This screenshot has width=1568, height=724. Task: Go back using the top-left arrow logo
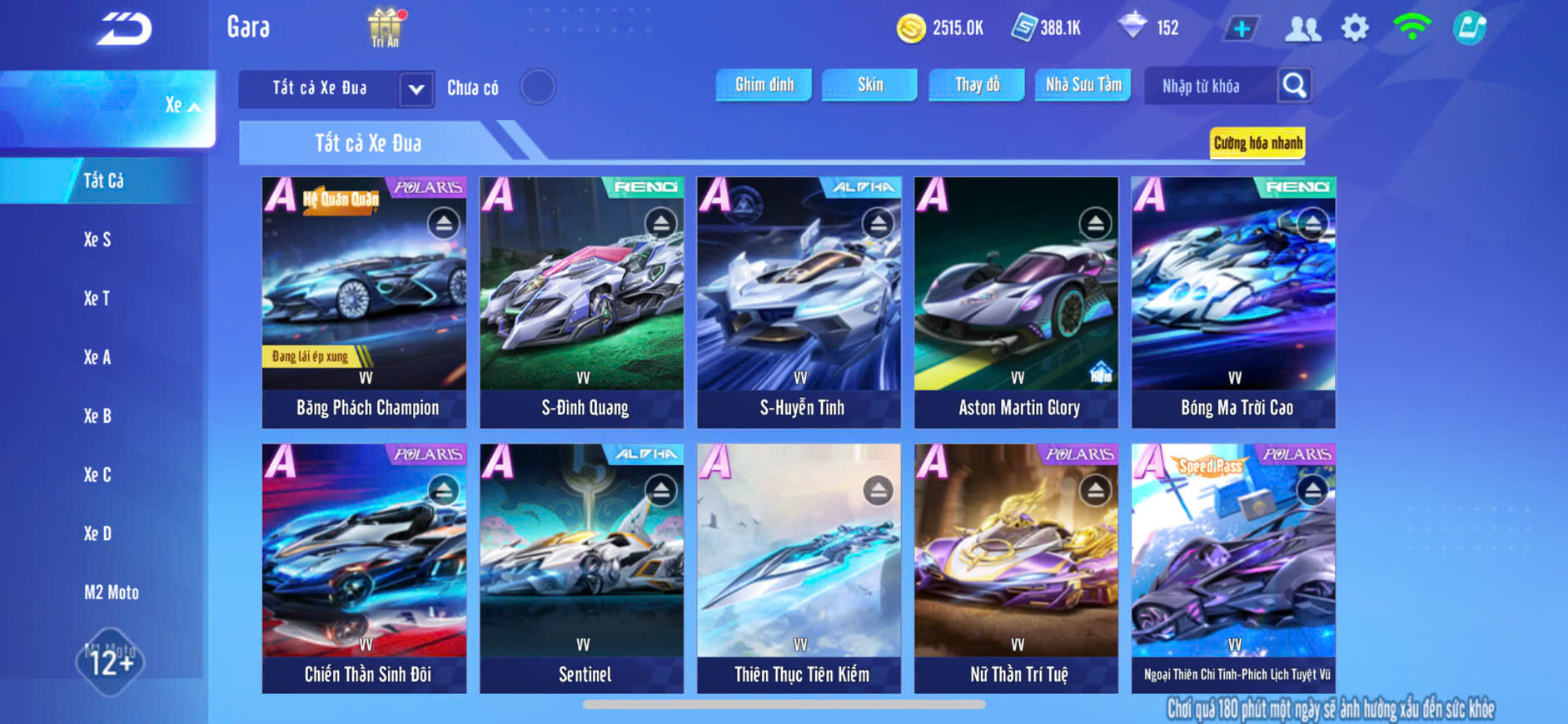pos(124,29)
